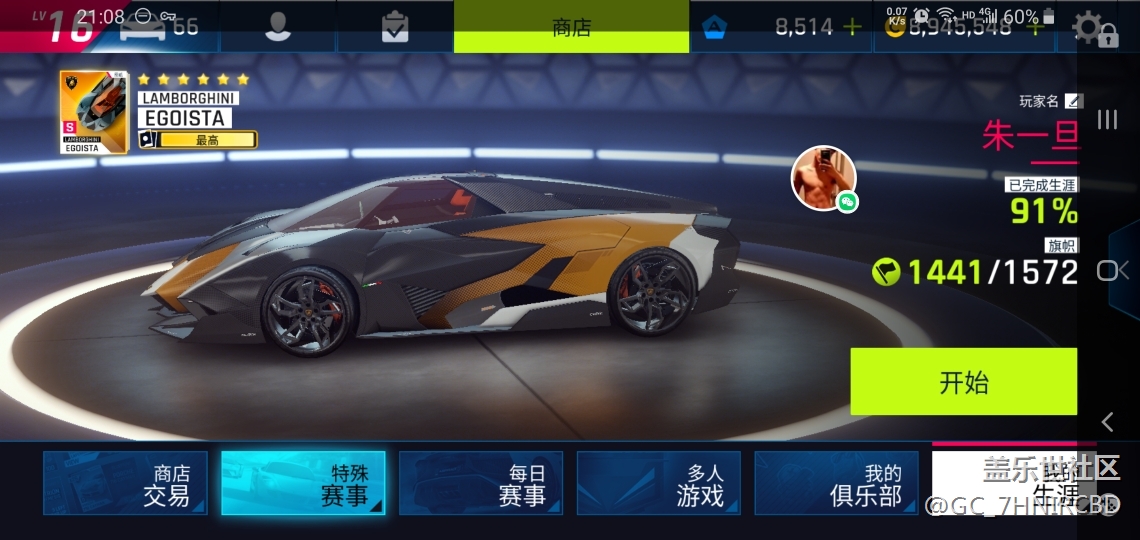Screen dimensions: 1140x540
Task: Open 我的俱乐部 club menu
Action: tap(836, 483)
